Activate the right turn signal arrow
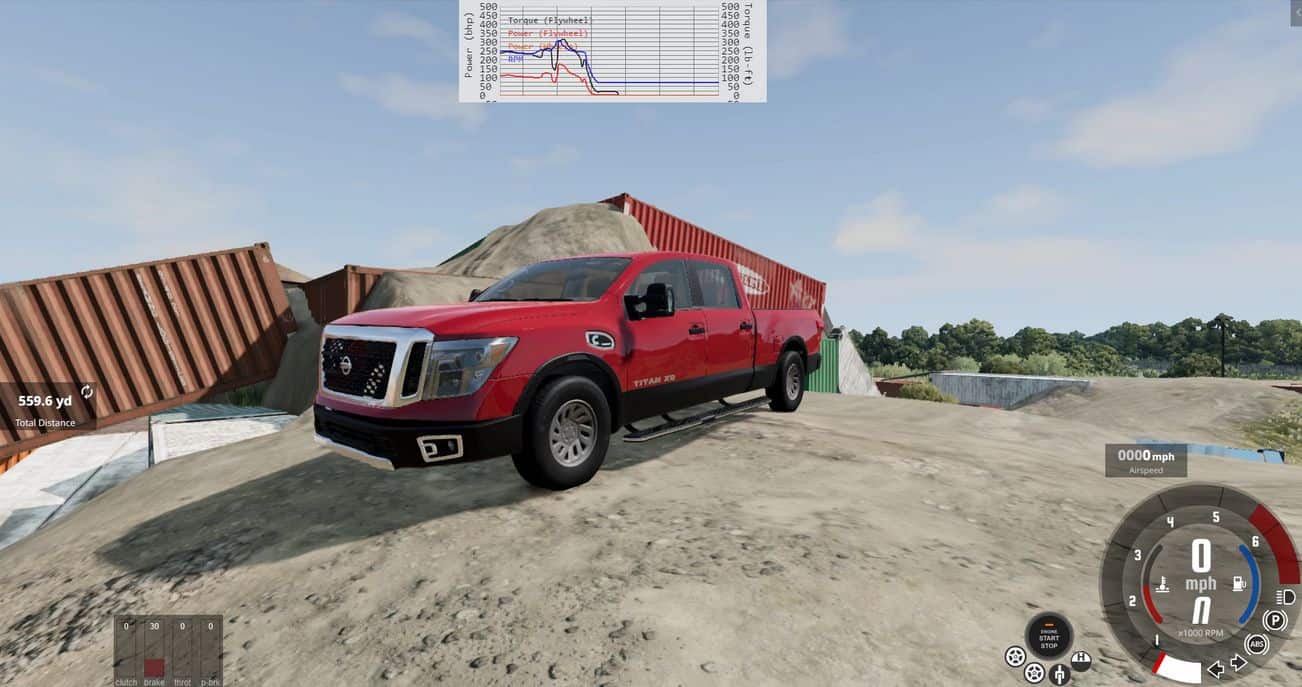 [x=1238, y=662]
